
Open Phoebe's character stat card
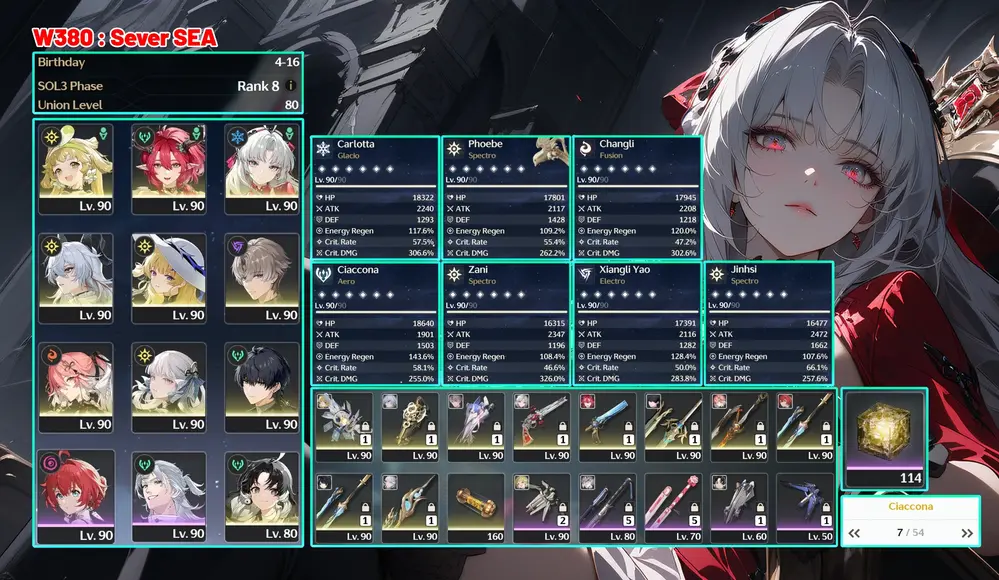(505, 197)
